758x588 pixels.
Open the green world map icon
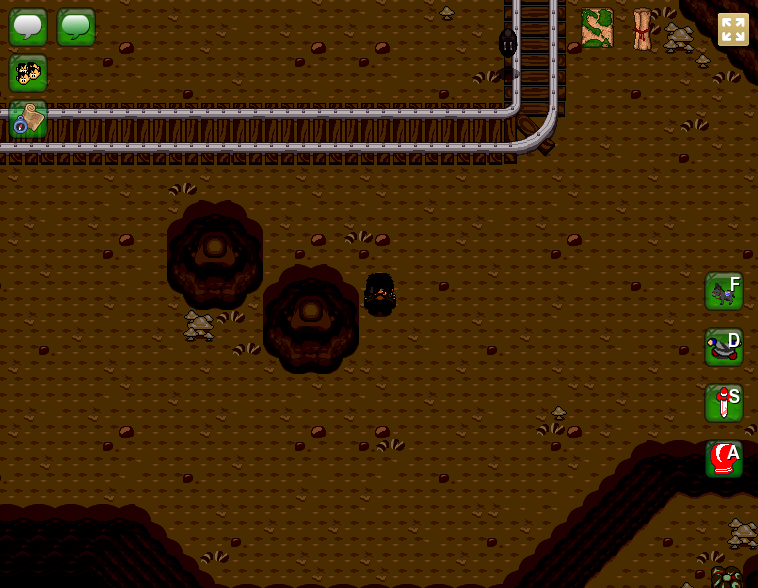point(597,28)
